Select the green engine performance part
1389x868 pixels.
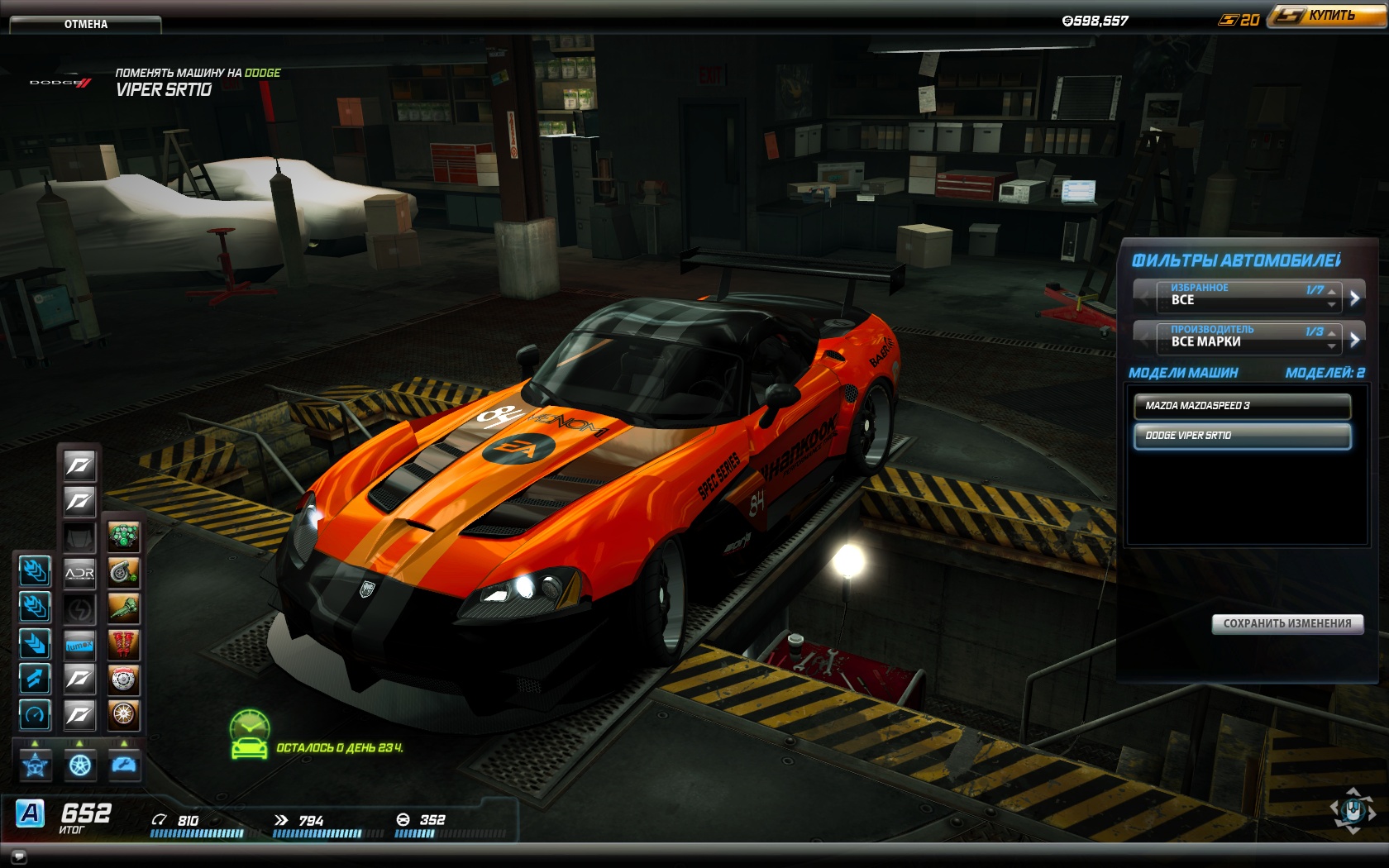[124, 537]
